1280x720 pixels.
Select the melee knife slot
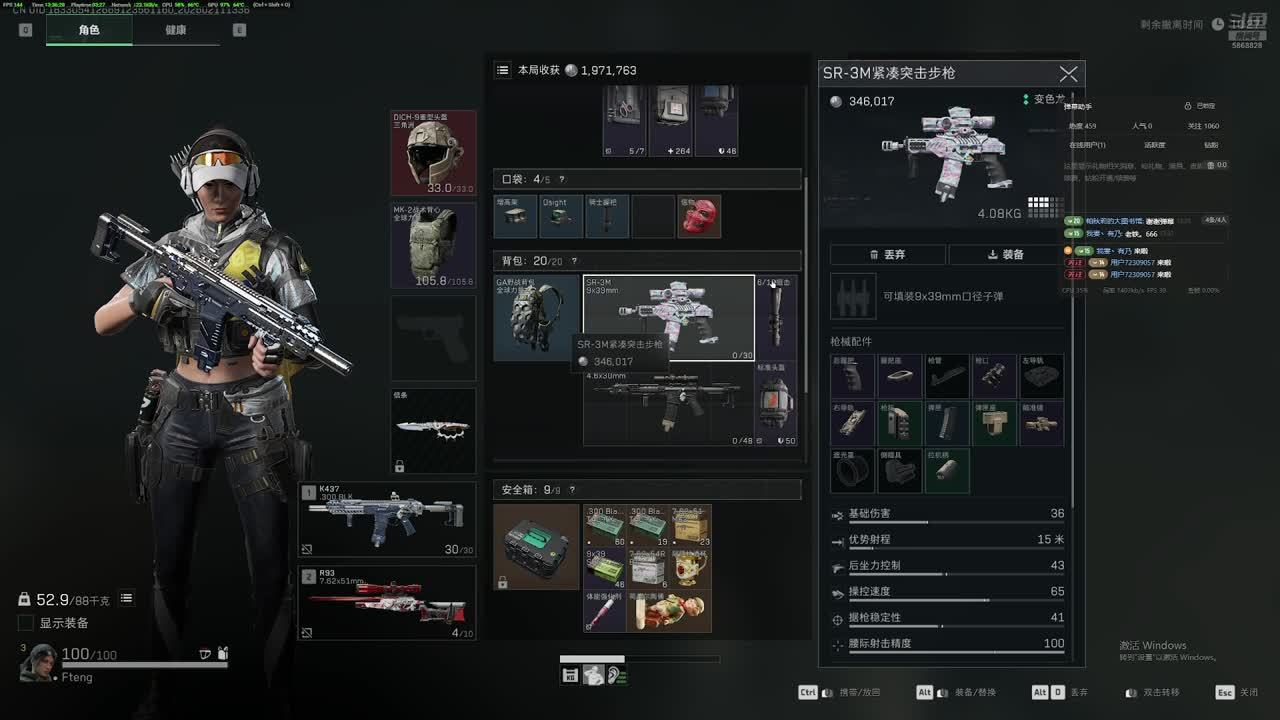click(433, 430)
